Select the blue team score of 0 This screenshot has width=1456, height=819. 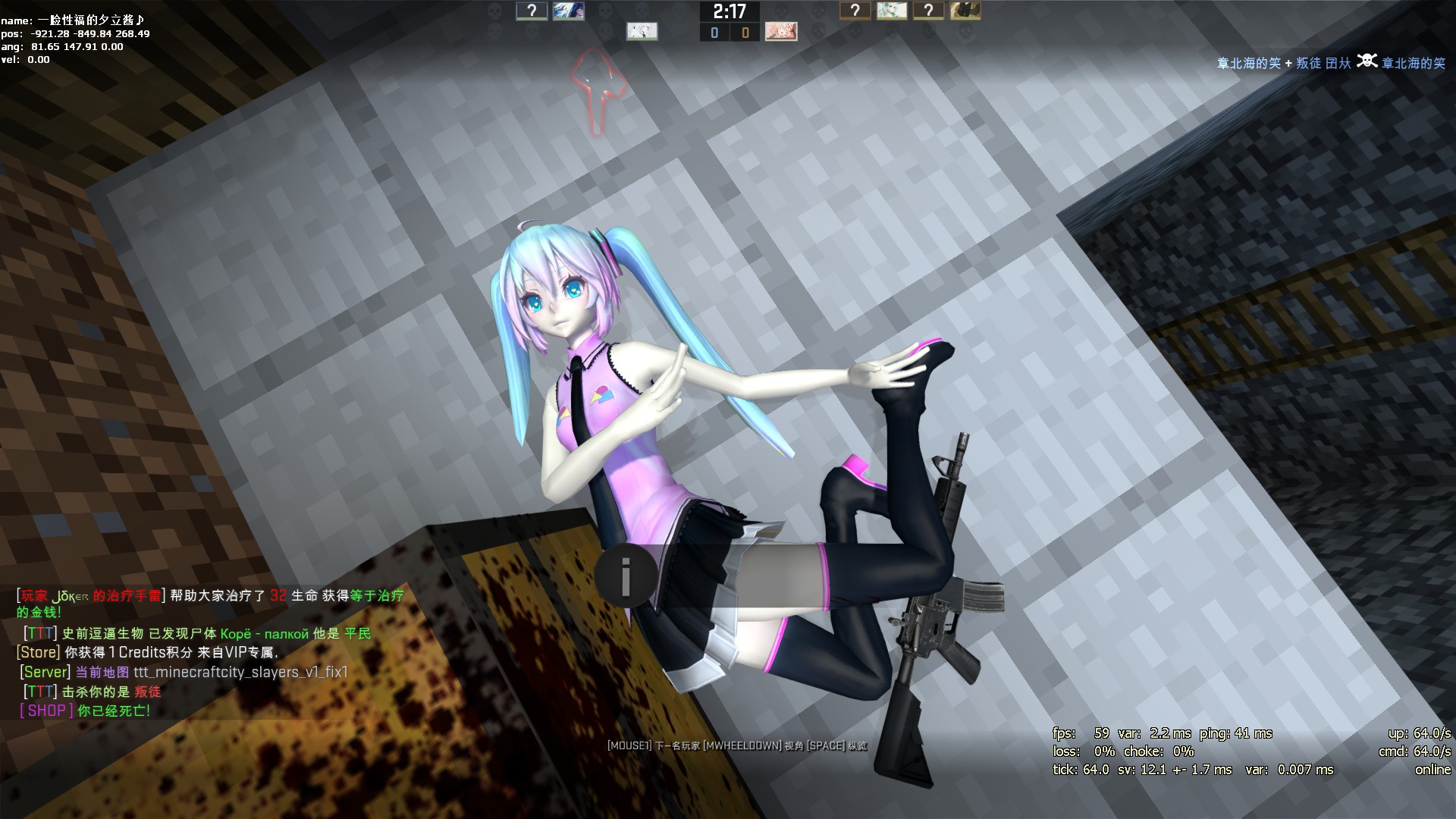pos(714,32)
